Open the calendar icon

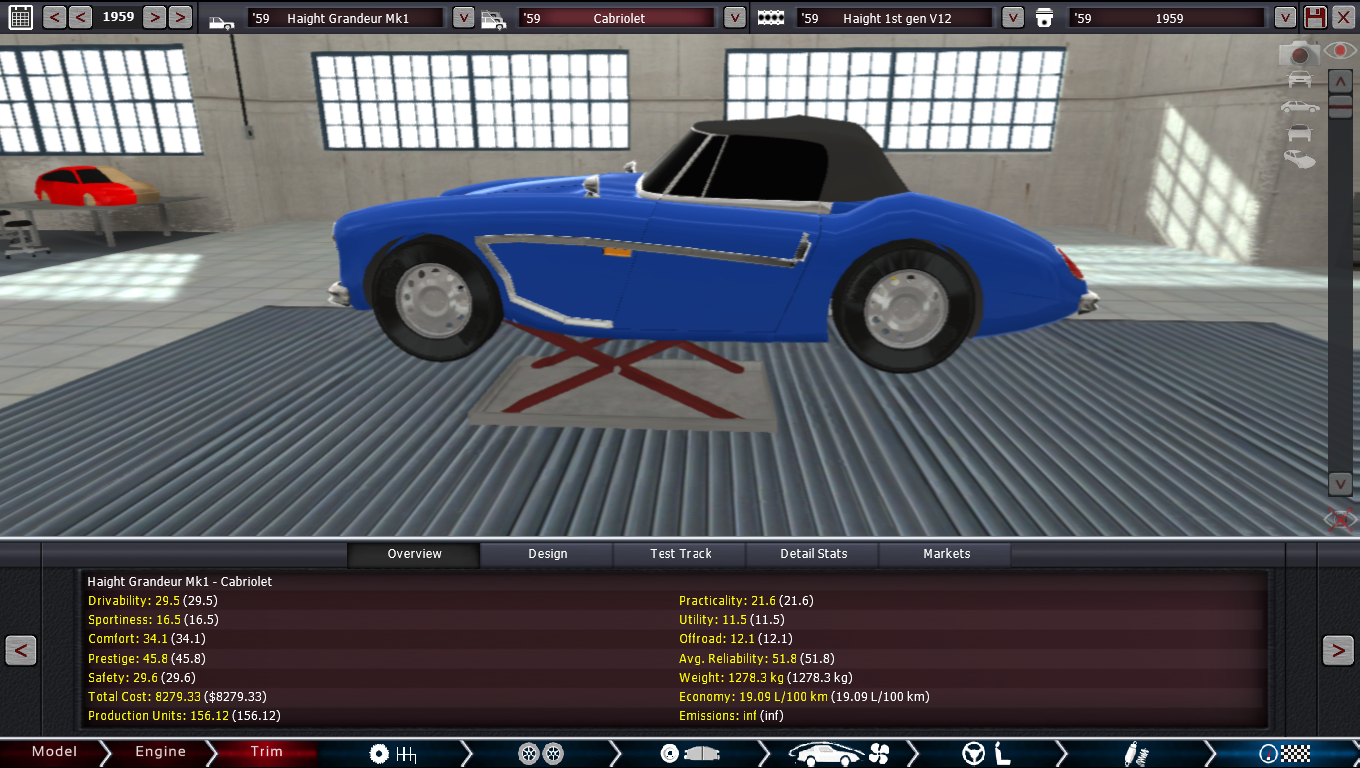coord(20,17)
